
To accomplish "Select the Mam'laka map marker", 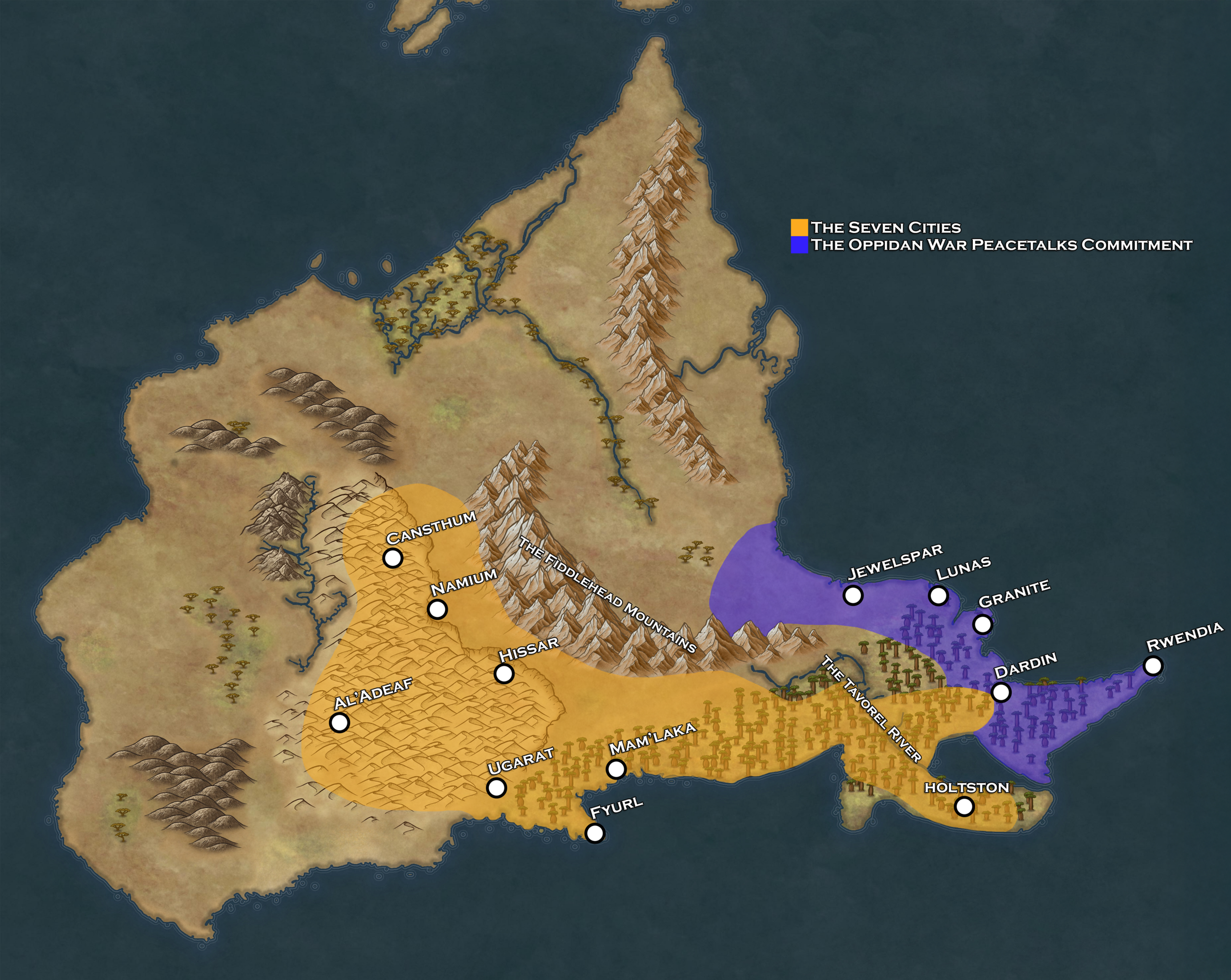I will coord(616,769).
